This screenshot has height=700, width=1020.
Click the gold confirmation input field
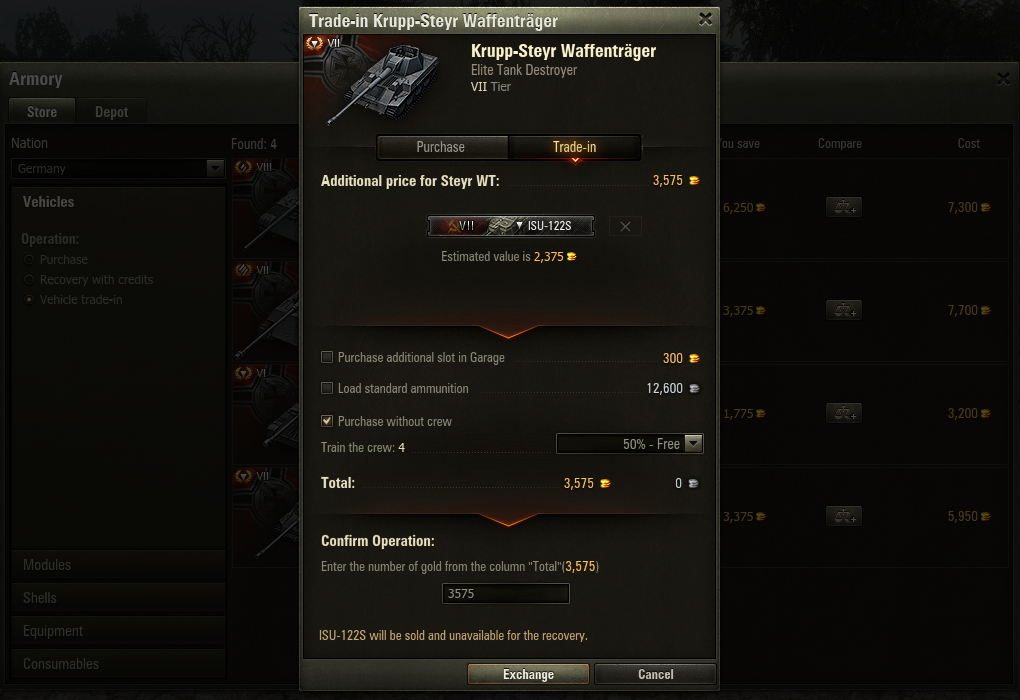(506, 594)
